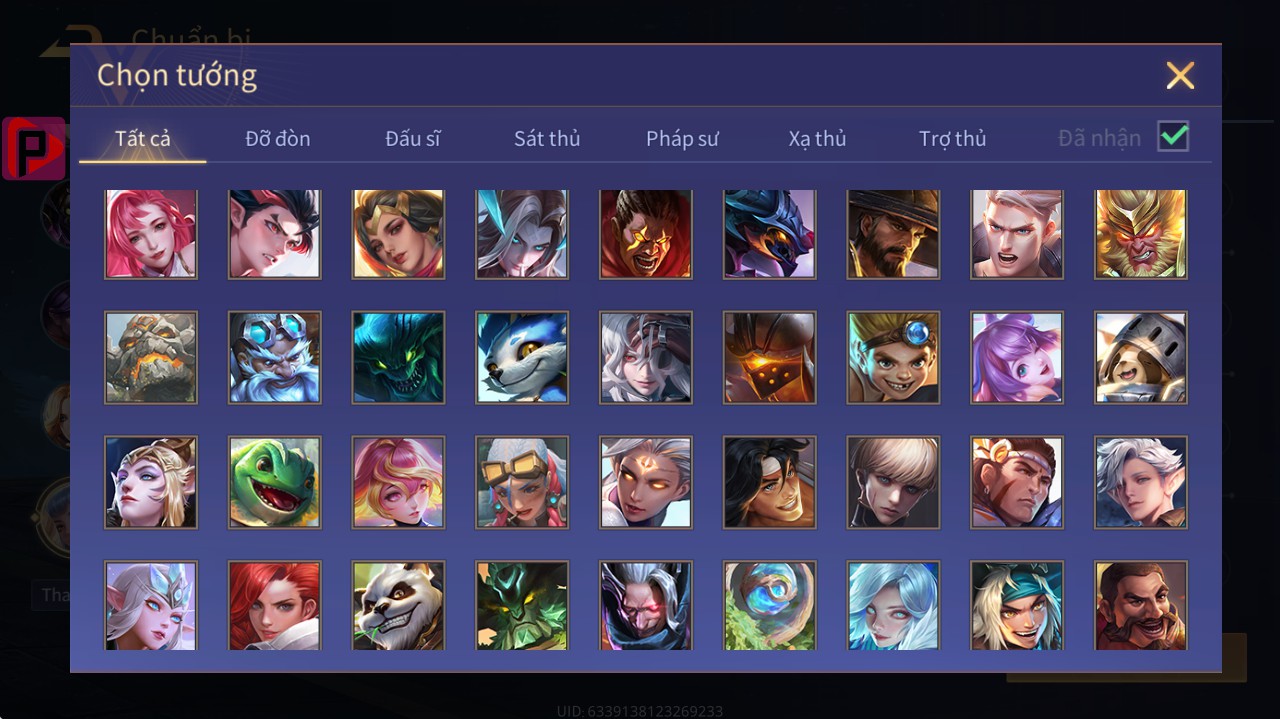Viewport: 1280px width, 719px height.
Task: Select the cowboy hat bearded hero
Action: click(893, 234)
